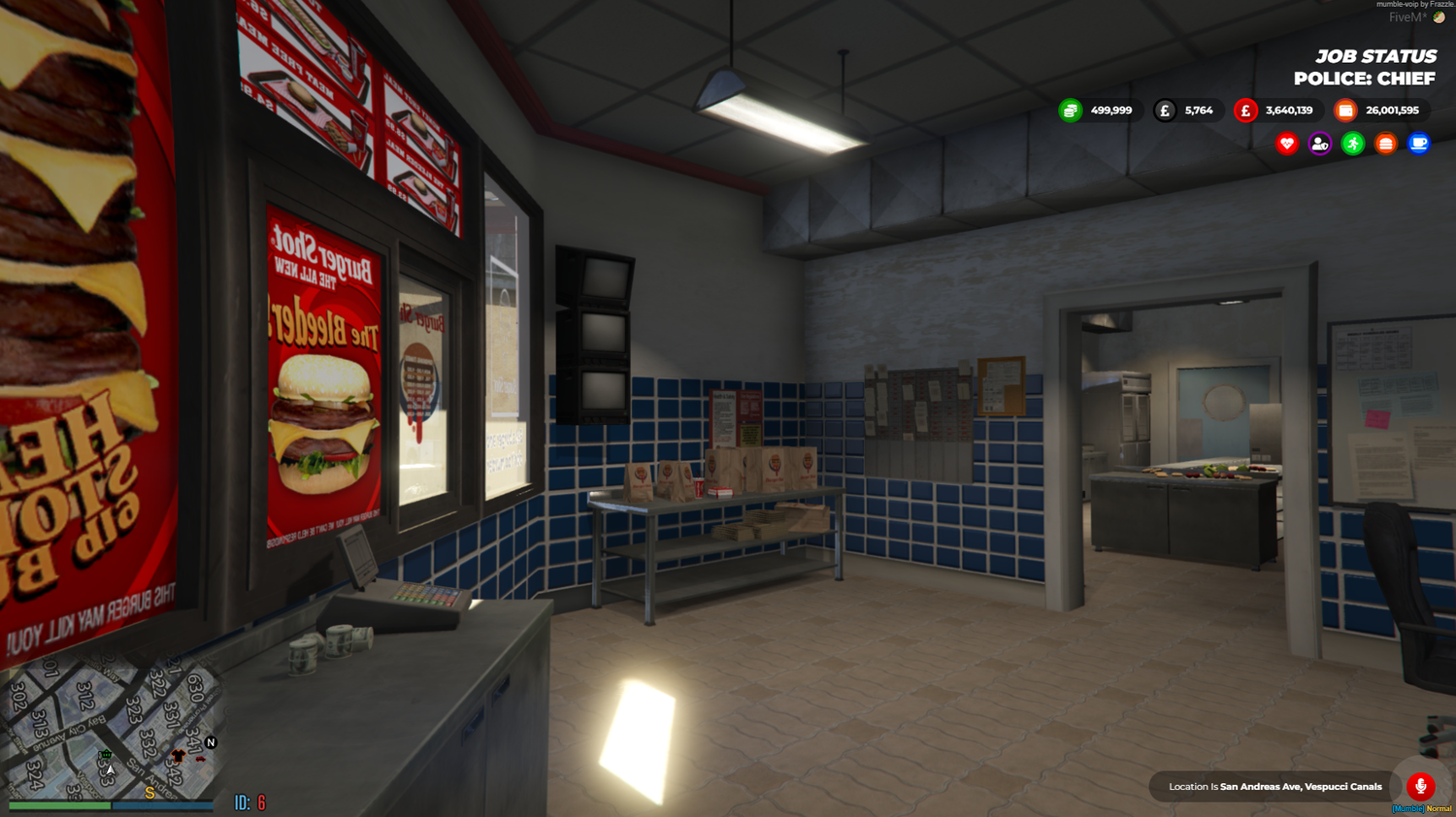Click the red Mumble microphone button
Viewport: 1456px width, 817px height.
(1420, 787)
